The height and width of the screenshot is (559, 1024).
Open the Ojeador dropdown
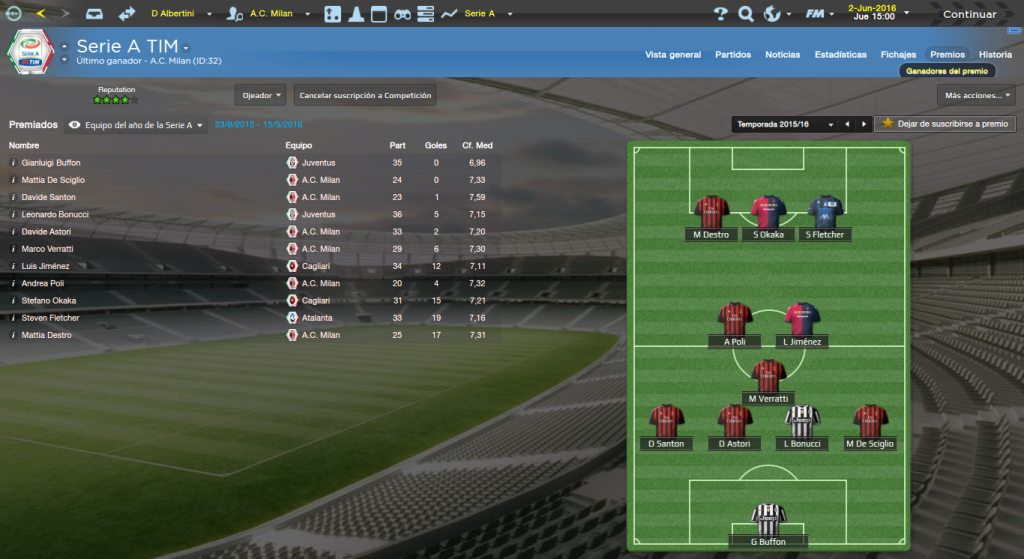coord(262,96)
